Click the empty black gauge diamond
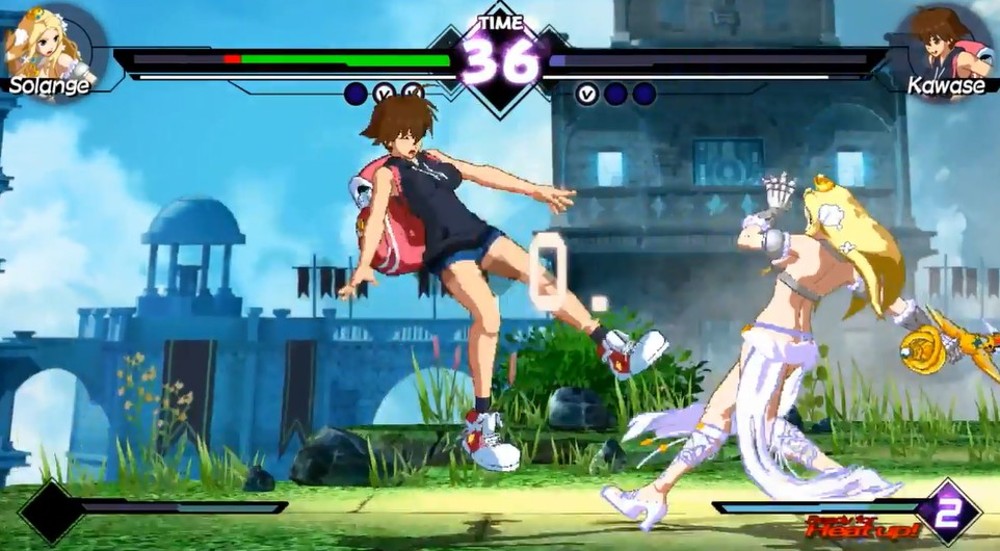This screenshot has height=551, width=1000. (x=52, y=513)
